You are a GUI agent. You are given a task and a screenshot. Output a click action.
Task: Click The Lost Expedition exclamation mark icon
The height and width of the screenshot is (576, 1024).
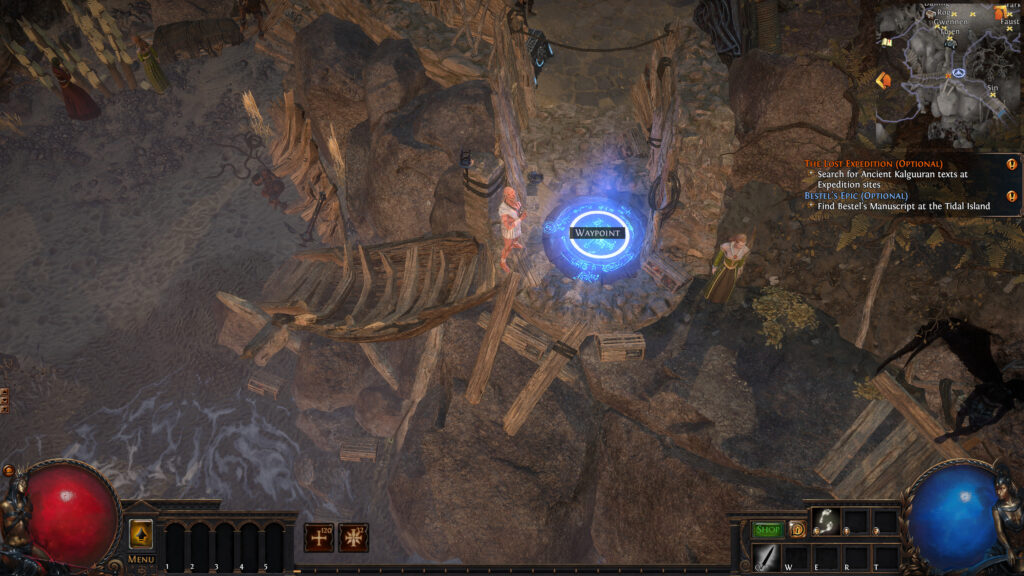click(1012, 164)
